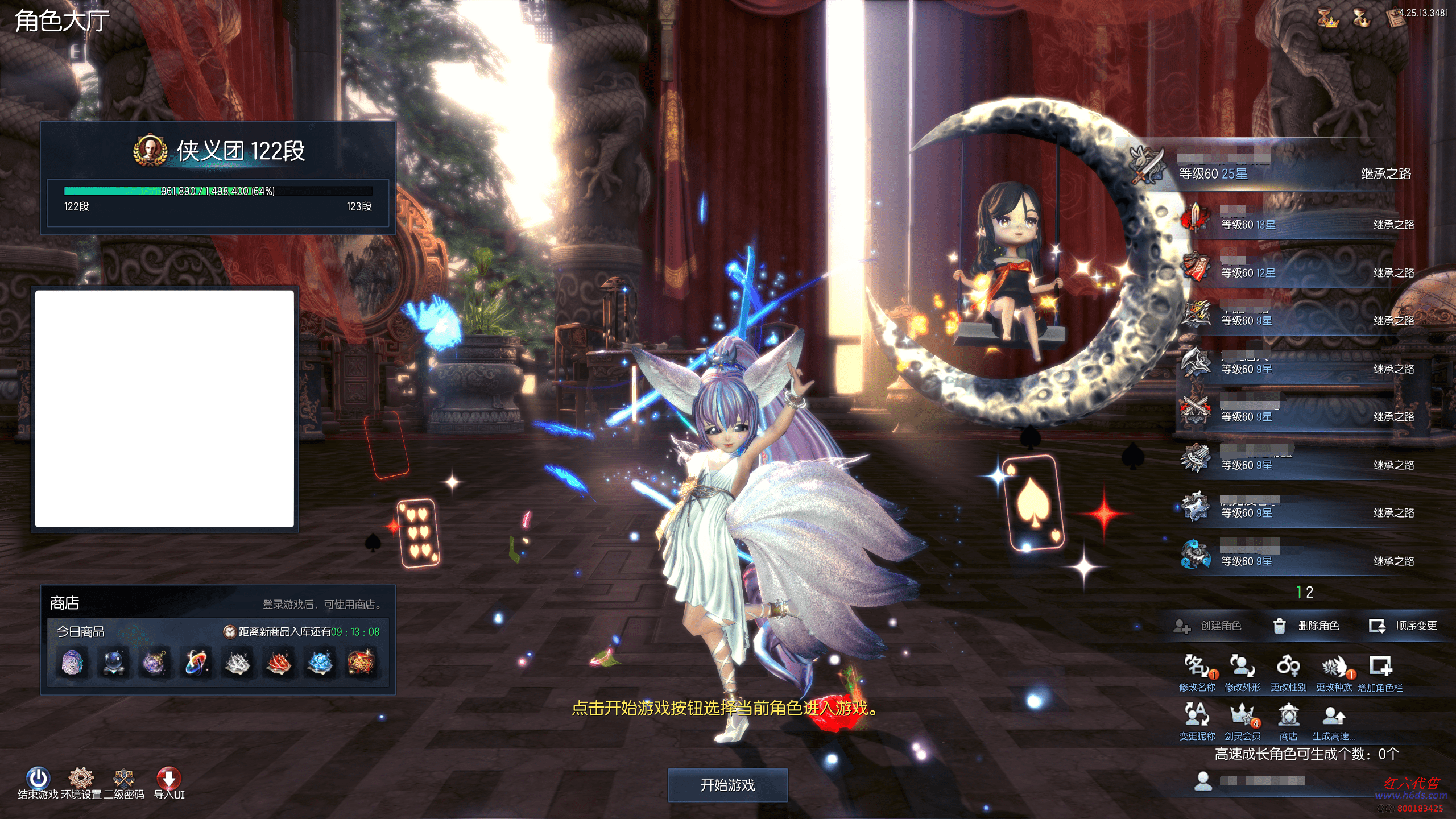Open 修改外形 appearance change
The image size is (1456, 819).
(1242, 667)
